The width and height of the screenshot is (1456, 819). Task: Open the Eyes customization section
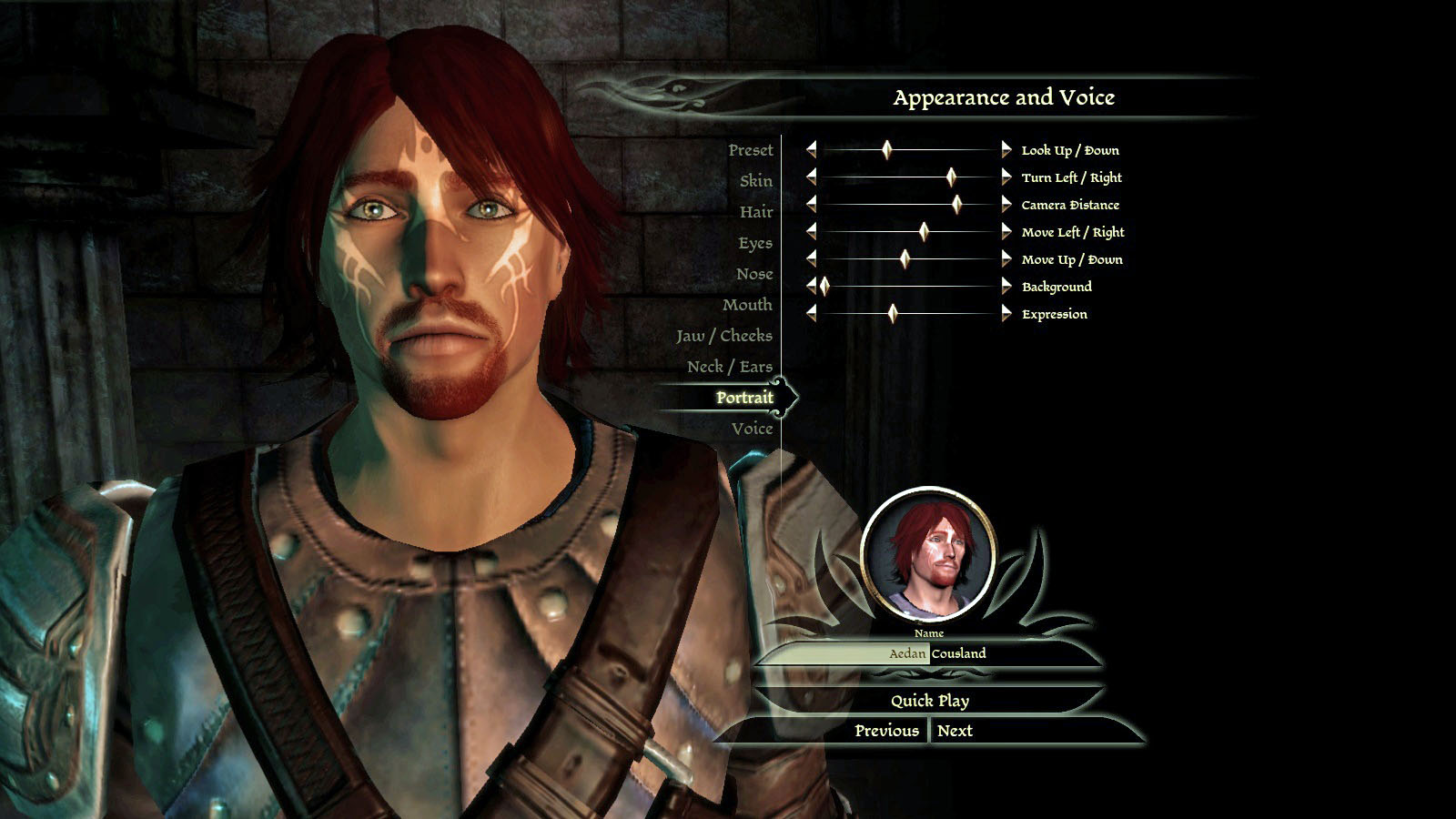click(x=754, y=243)
